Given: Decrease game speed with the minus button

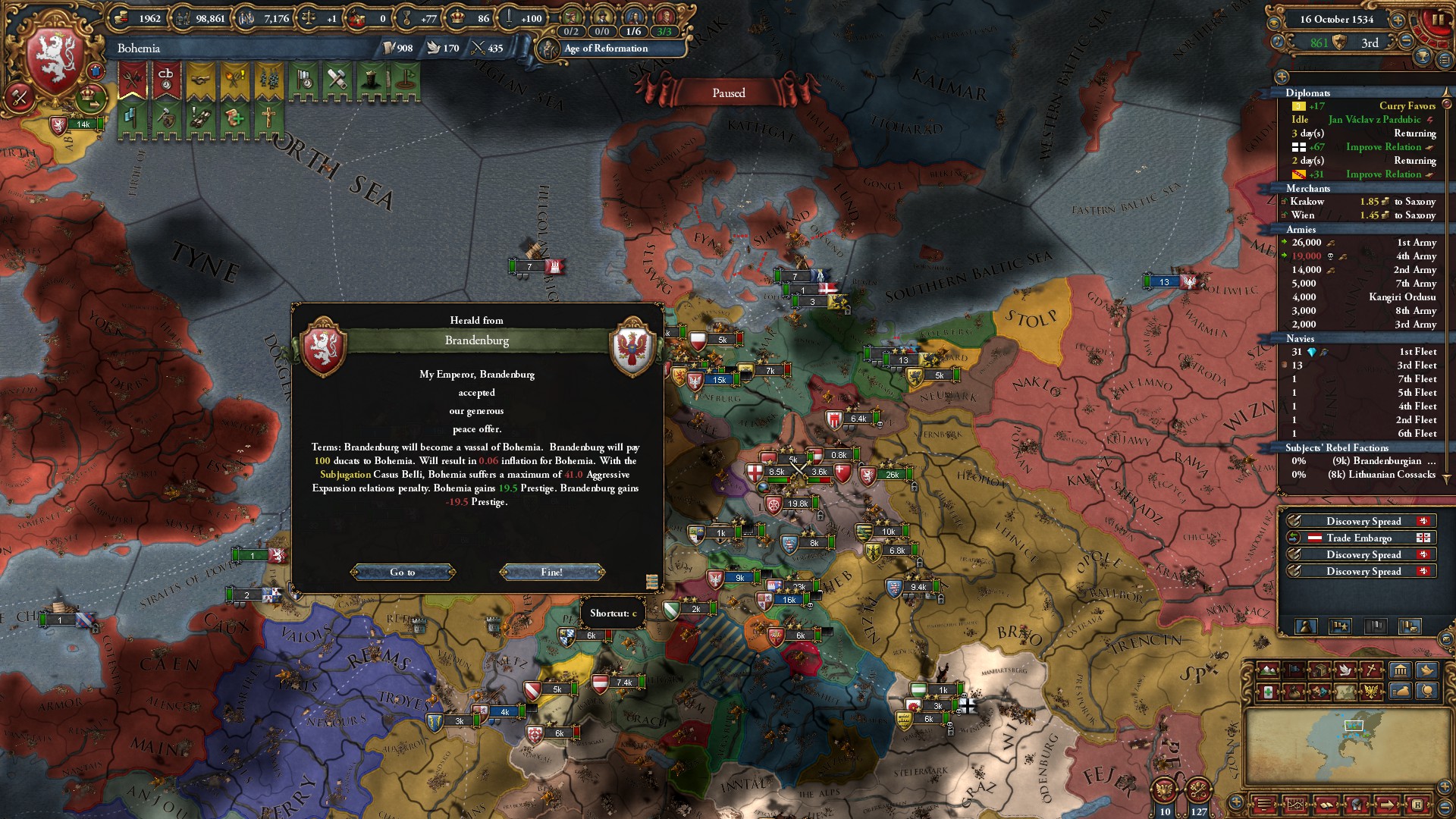Looking at the screenshot, I should 1405,42.
